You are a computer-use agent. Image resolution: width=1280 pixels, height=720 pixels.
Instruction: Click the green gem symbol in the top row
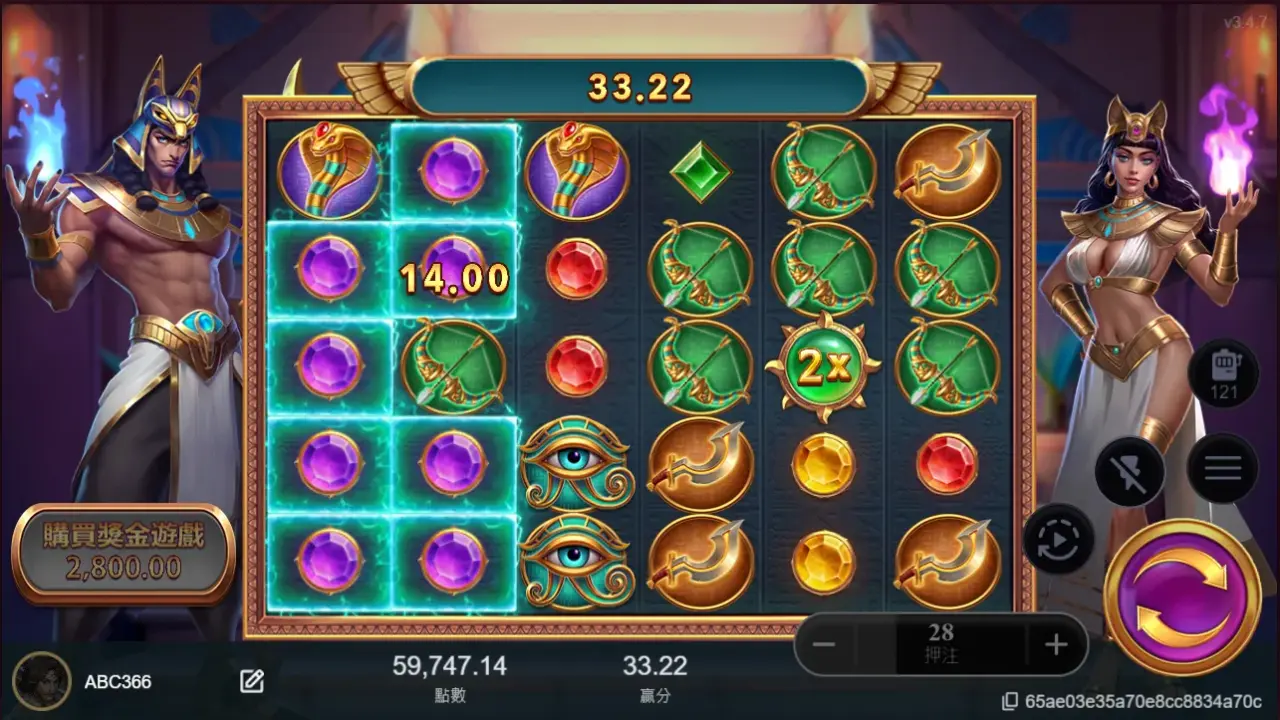[x=699, y=173]
